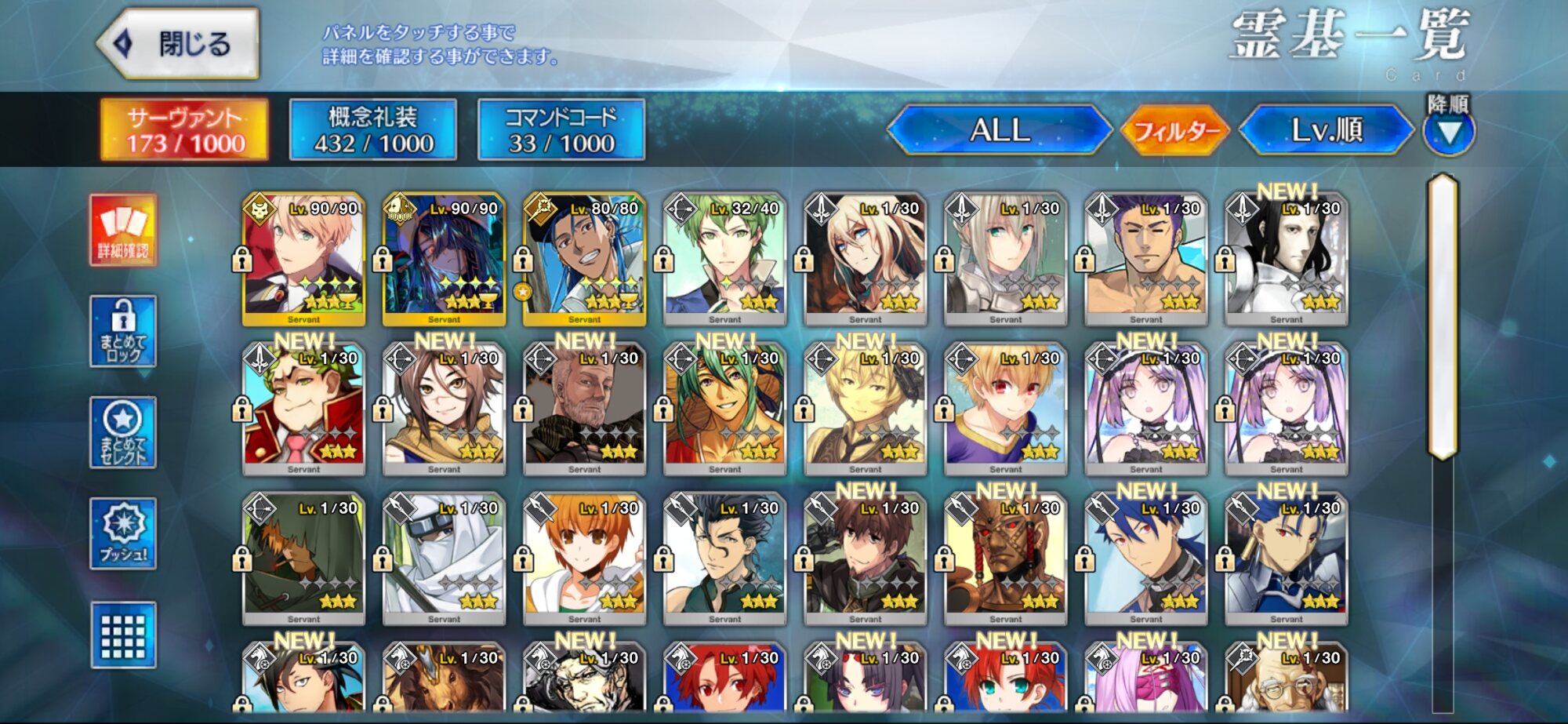The image size is (1568, 724).
Task: Pick the orange-haired servant card
Action: [x=584, y=558]
